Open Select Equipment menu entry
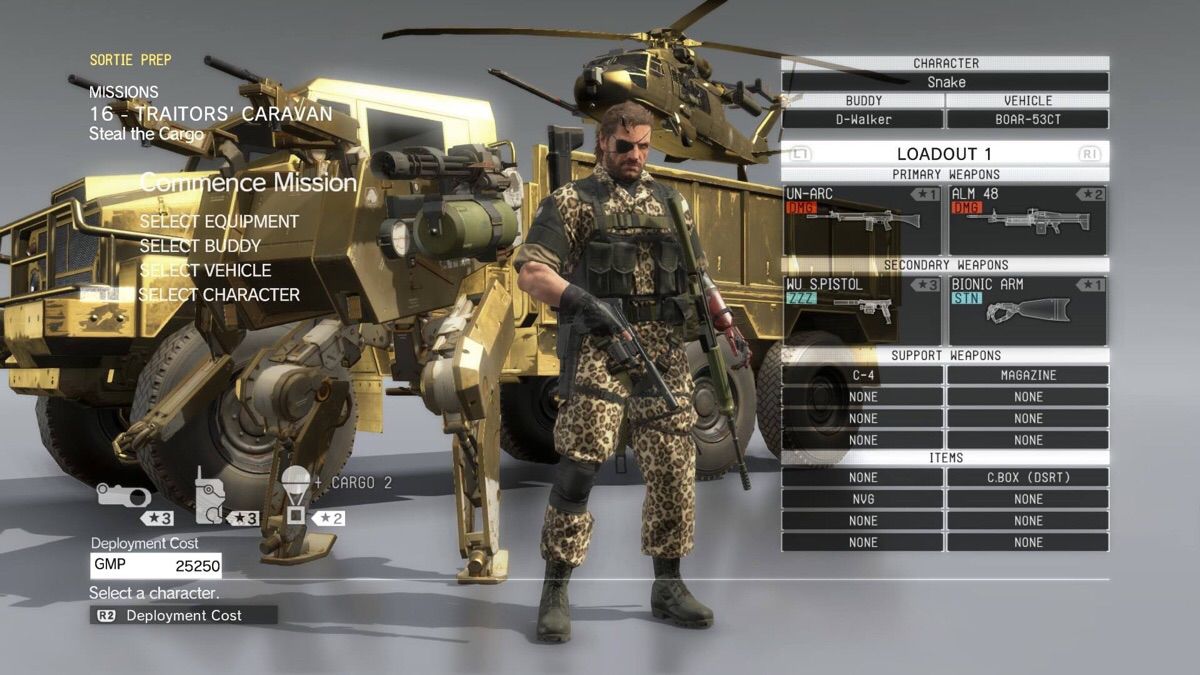Screen dimensions: 1200x675 click(219, 221)
